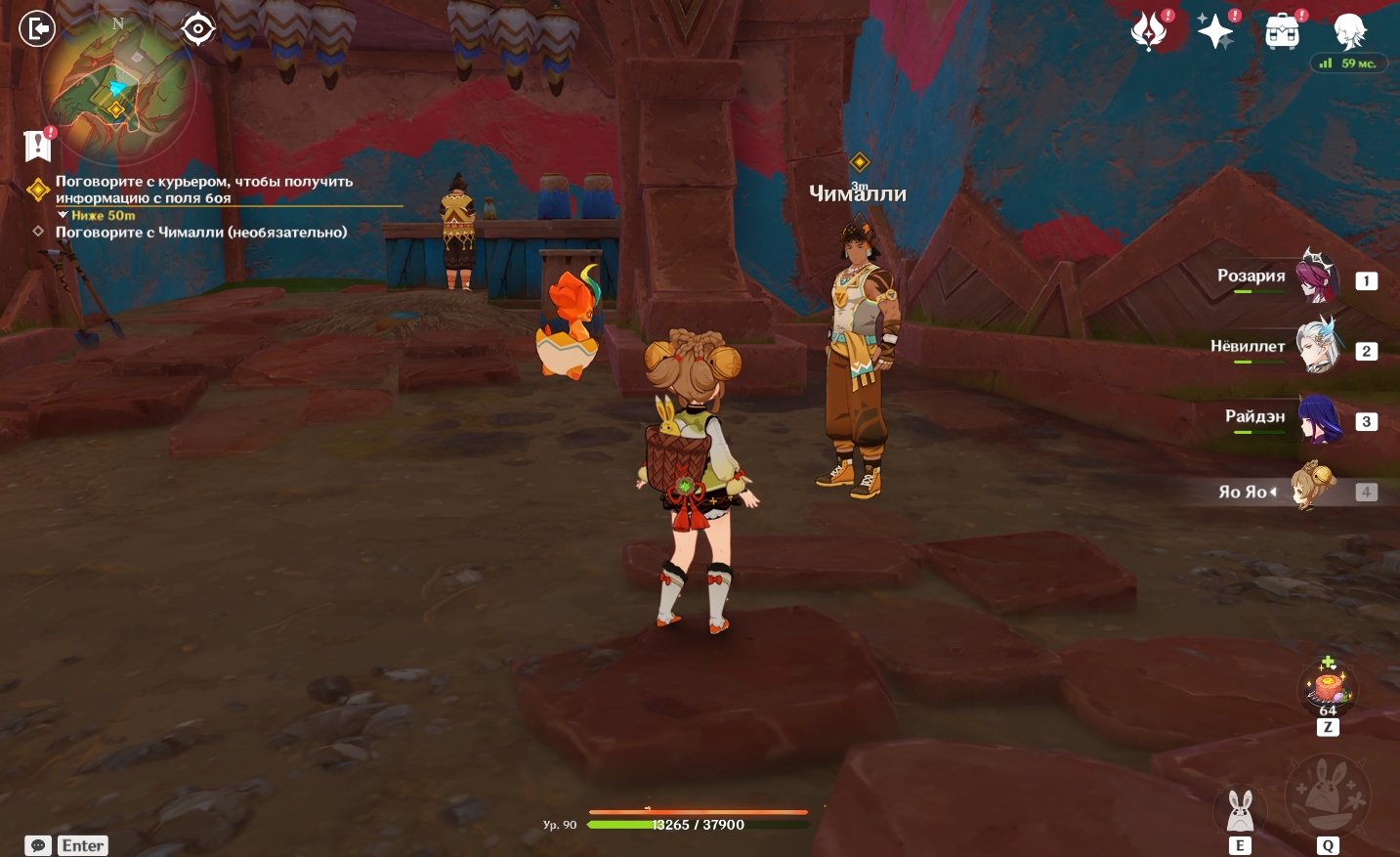The width and height of the screenshot is (1400, 857).
Task: Activate Yaoyao's rabbit elemental skill
Action: point(1240,811)
